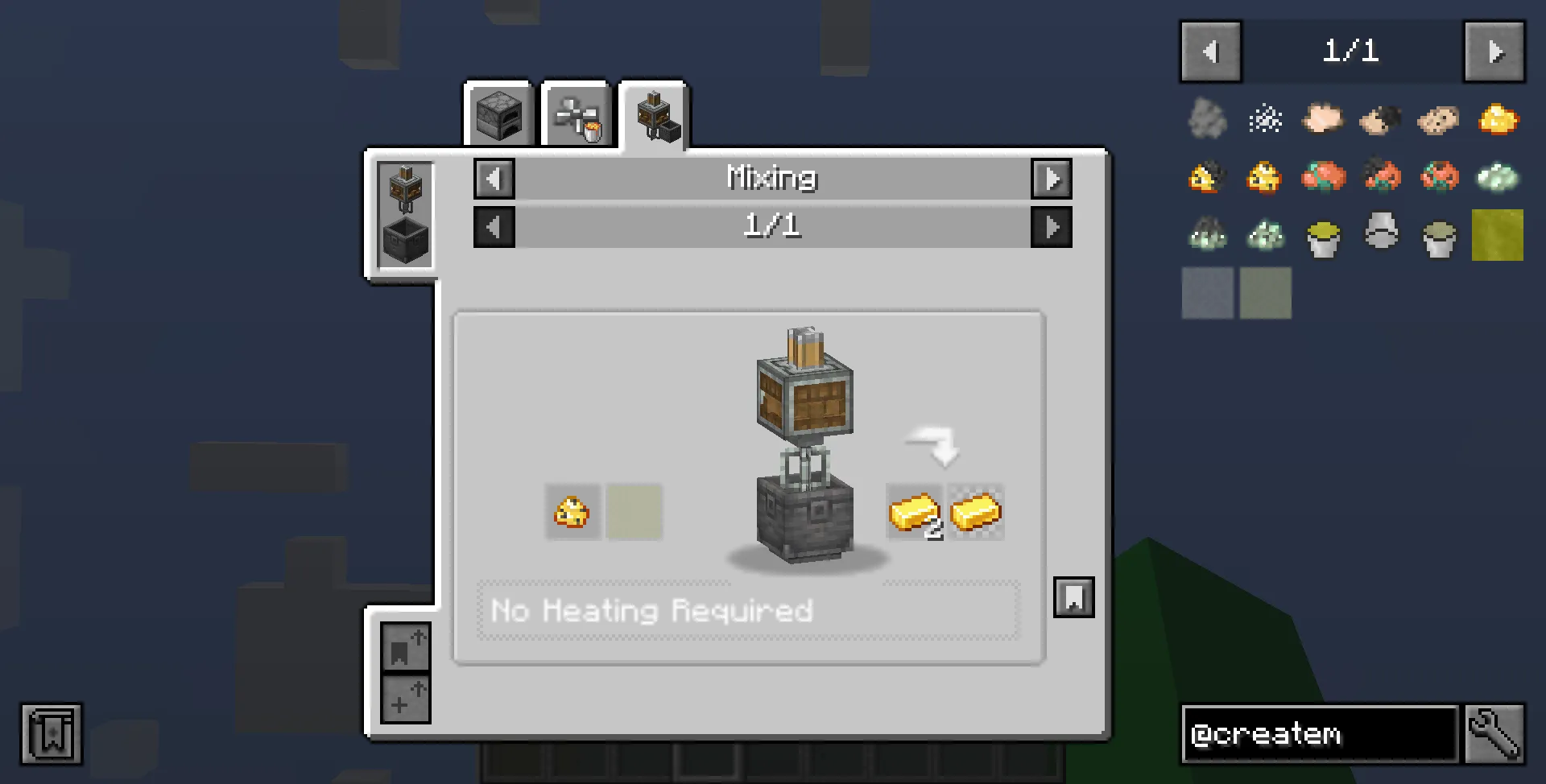This screenshot has width=1546, height=784.
Task: Select the lime concrete powder swatch
Action: (x=1497, y=236)
